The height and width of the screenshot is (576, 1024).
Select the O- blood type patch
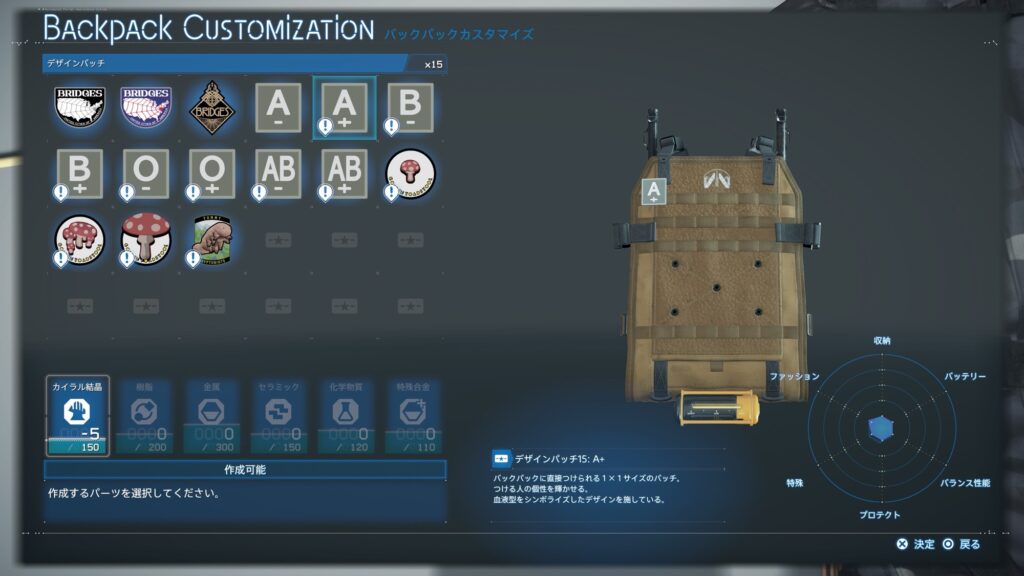(x=145, y=174)
